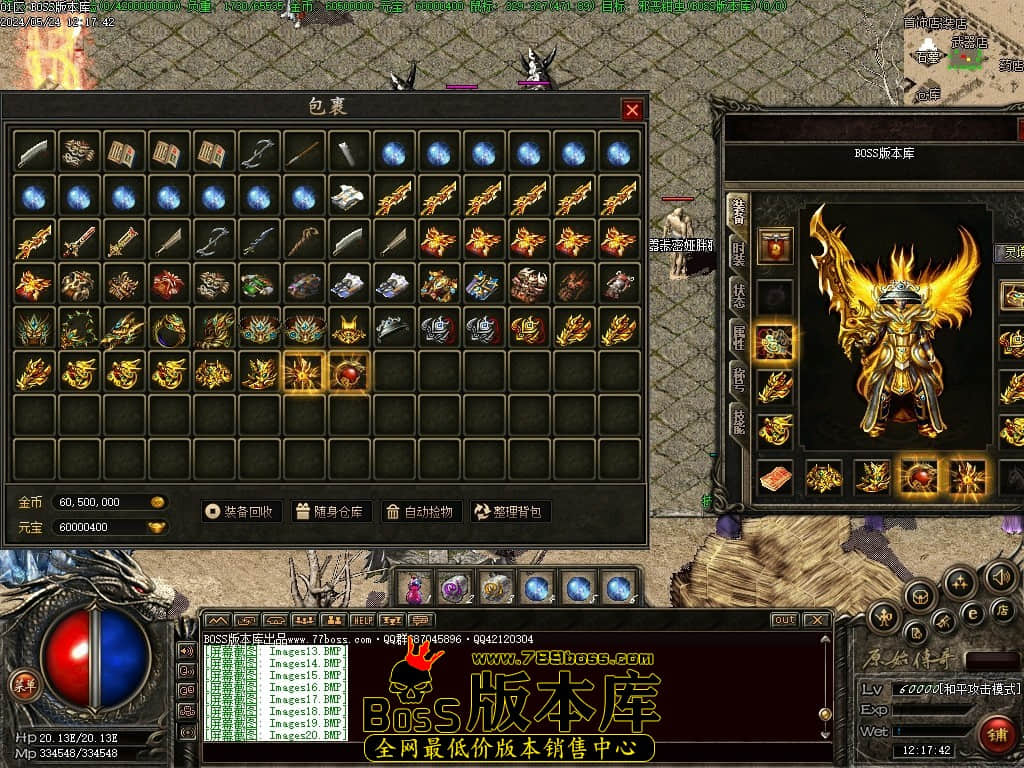Switch to the 时装 costume tab
This screenshot has width=1024, height=768.
pyautogui.click(x=738, y=254)
